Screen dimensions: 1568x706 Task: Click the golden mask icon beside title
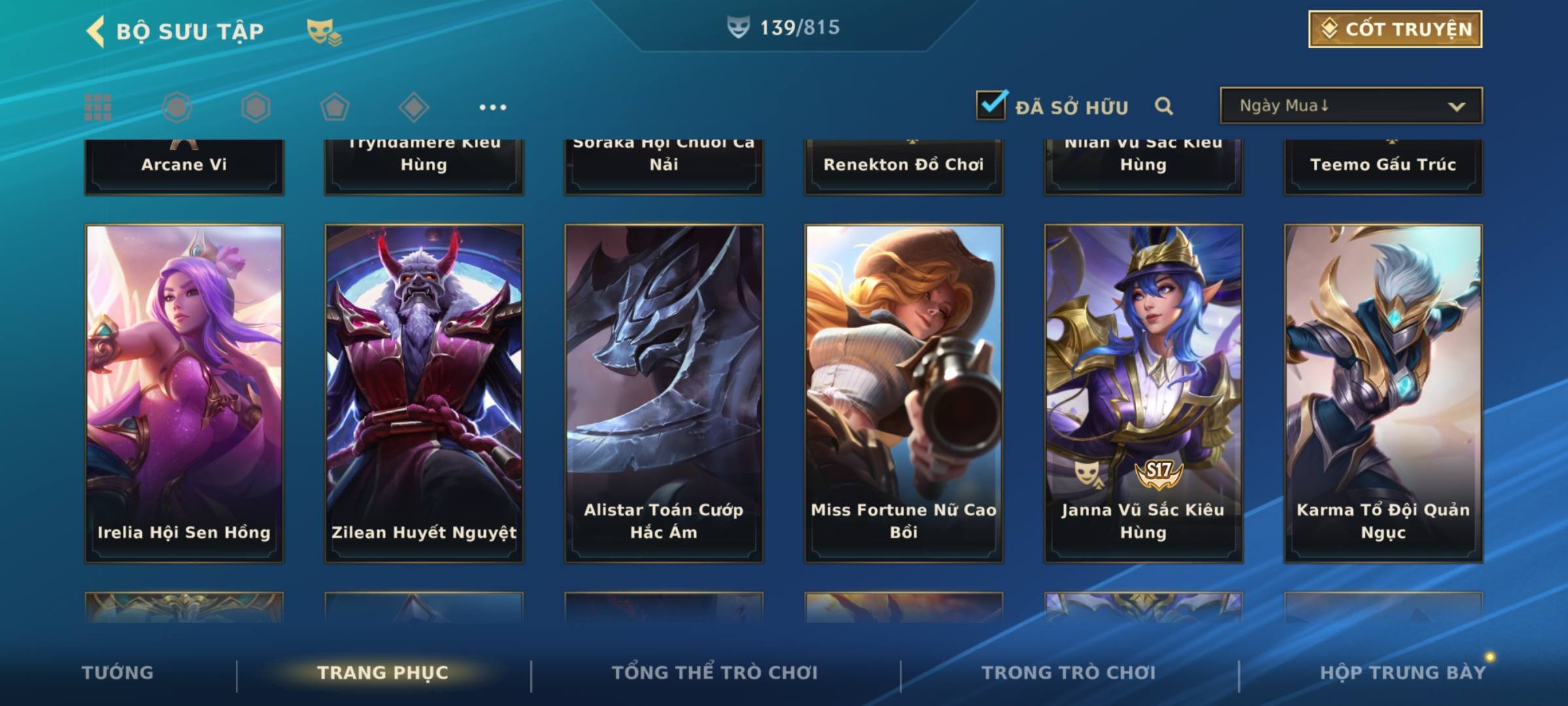pyautogui.click(x=323, y=31)
